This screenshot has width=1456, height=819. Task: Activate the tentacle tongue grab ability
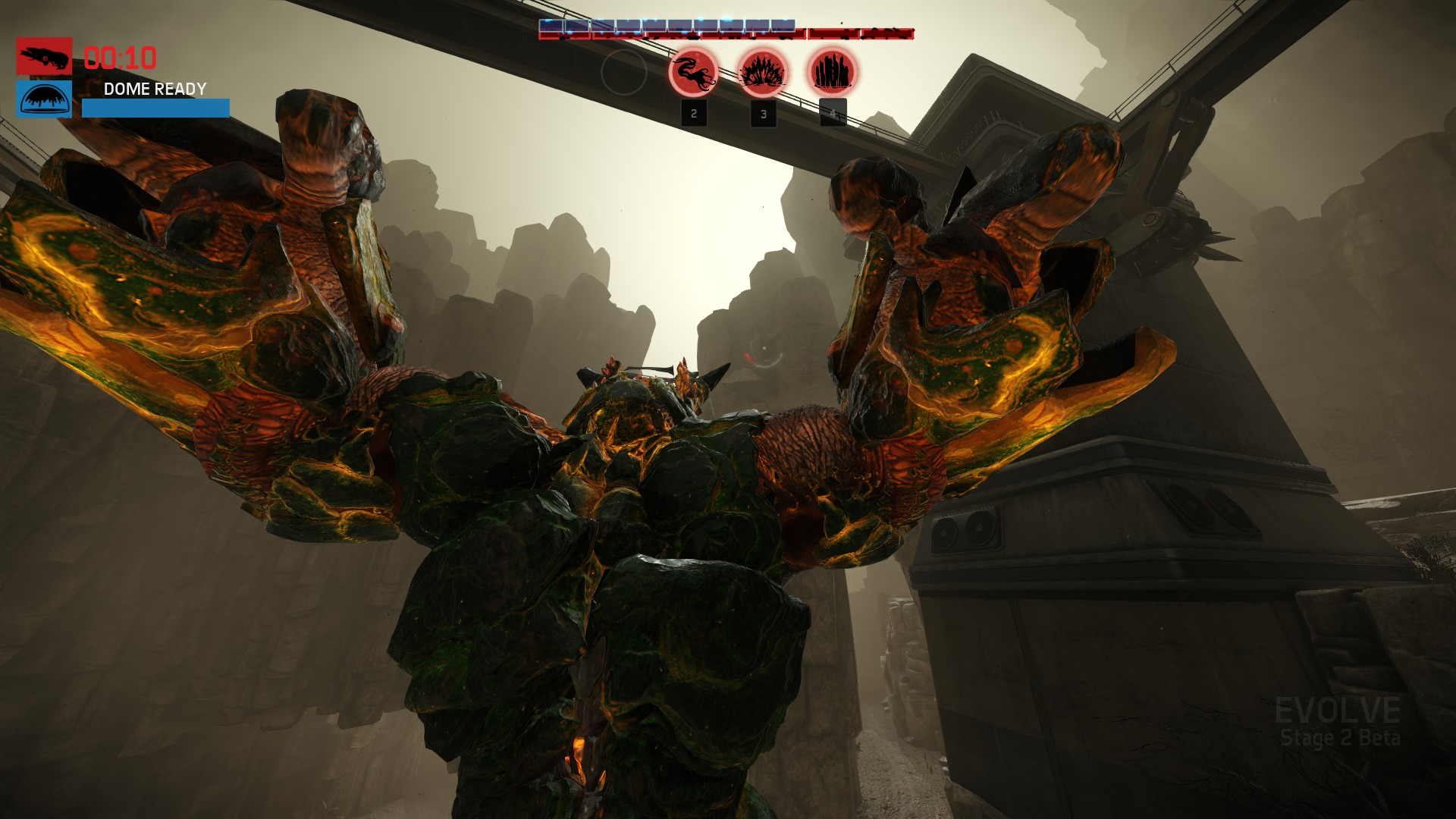pyautogui.click(x=693, y=73)
